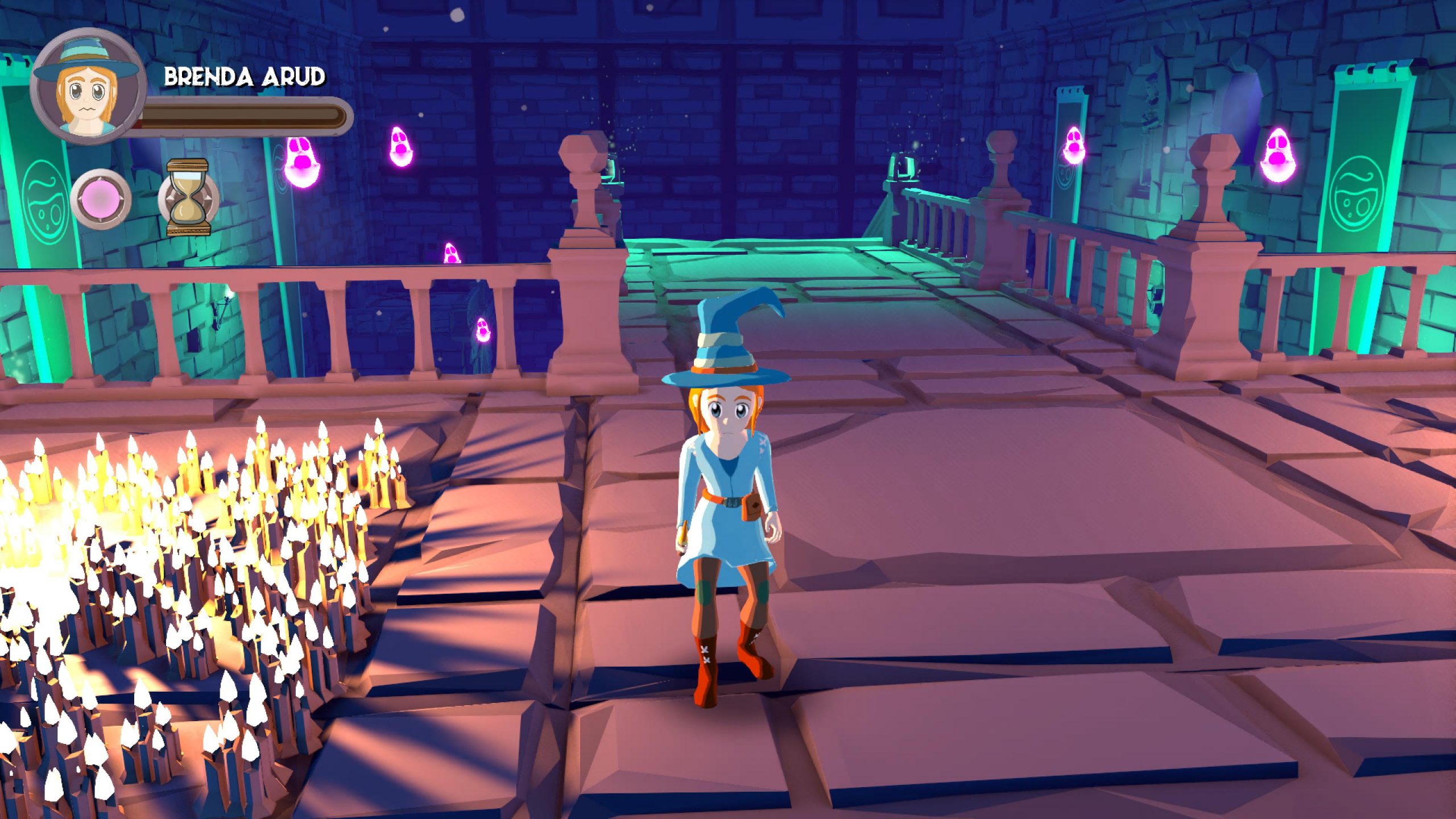1456x819 pixels.
Task: Select the hourglass ability icon
Action: [x=188, y=198]
